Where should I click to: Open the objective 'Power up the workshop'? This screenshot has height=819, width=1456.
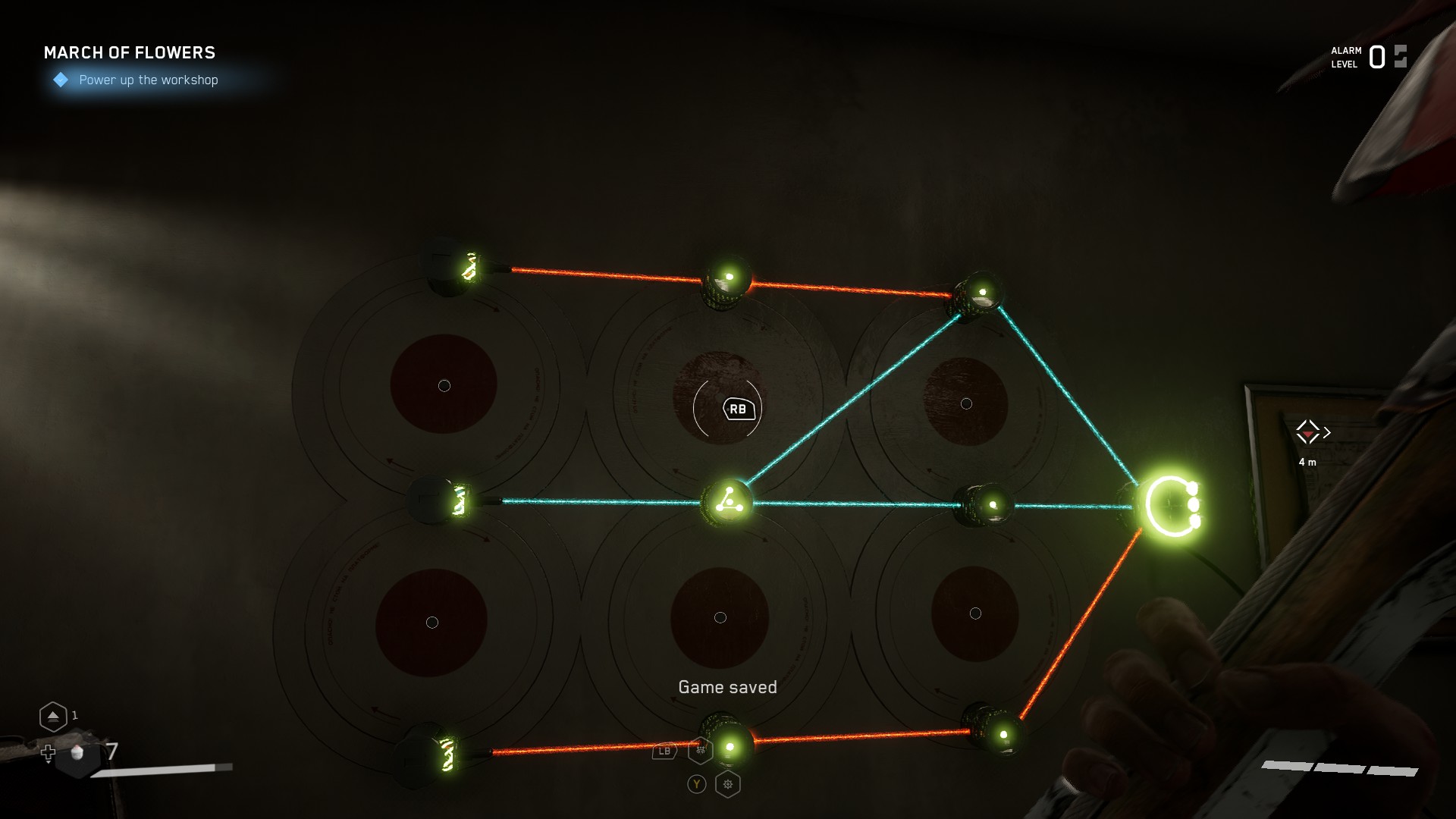(148, 80)
